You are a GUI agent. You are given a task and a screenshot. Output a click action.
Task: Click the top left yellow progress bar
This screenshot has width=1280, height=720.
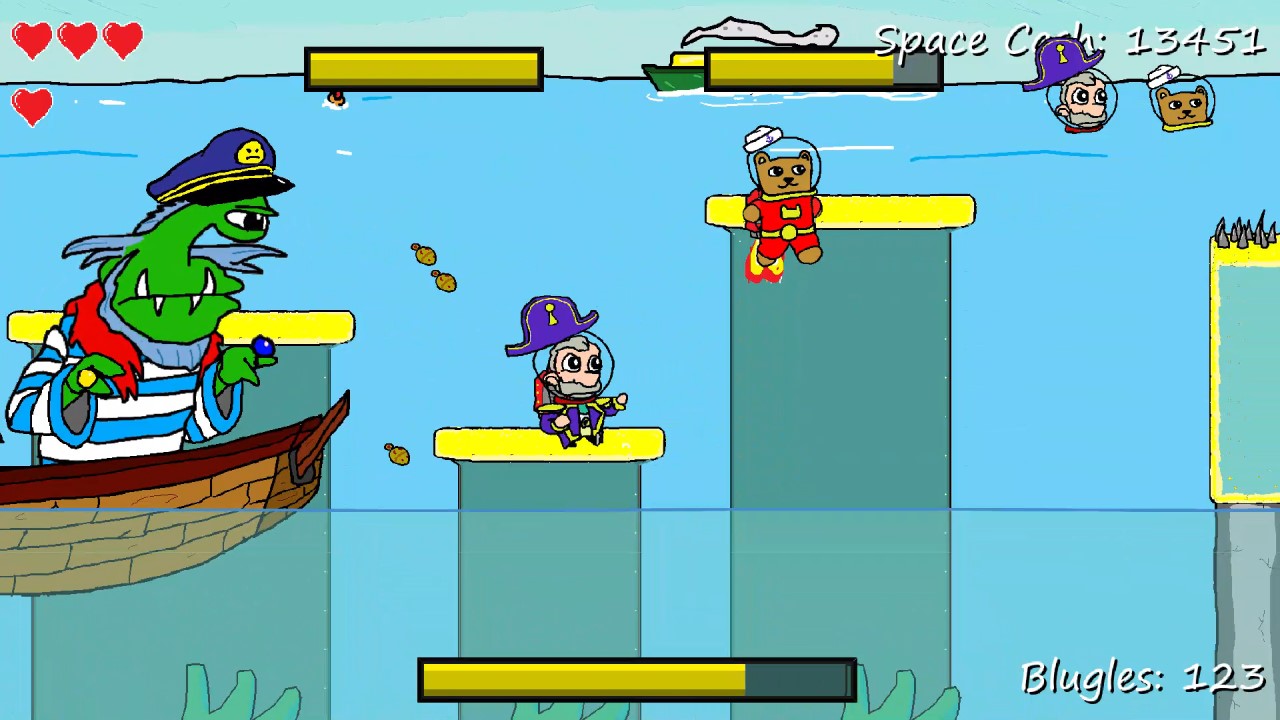[x=424, y=68]
